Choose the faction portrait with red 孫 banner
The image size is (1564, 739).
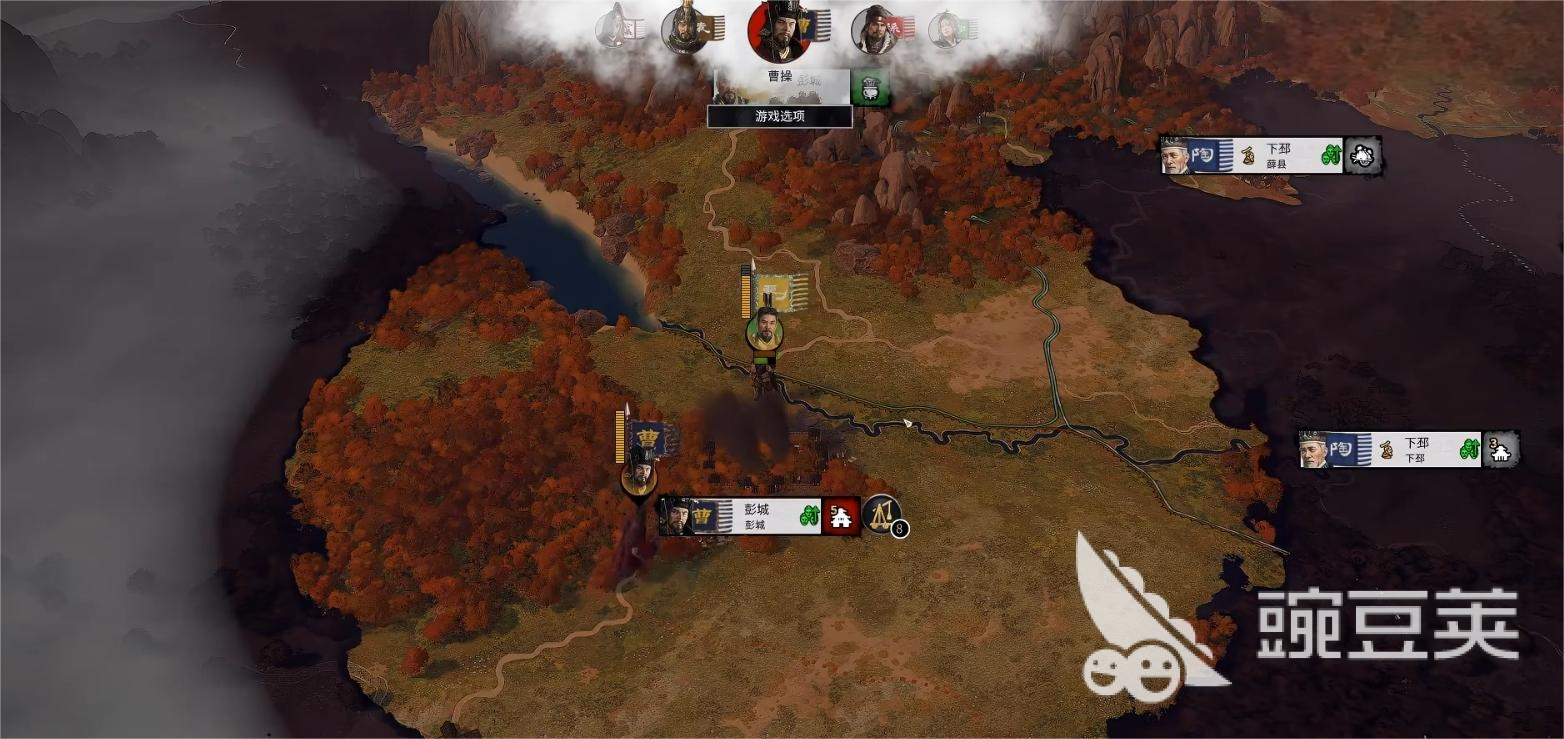875,30
